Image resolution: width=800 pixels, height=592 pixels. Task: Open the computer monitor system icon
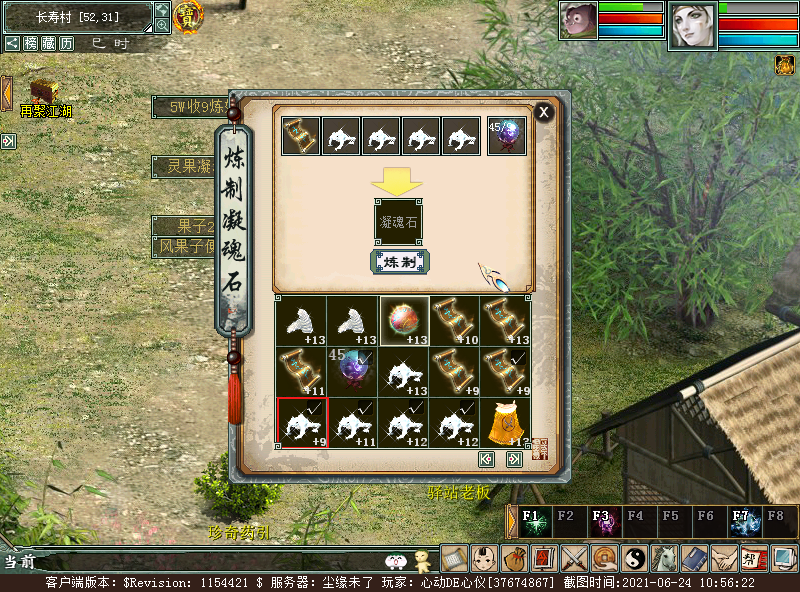coord(784,557)
